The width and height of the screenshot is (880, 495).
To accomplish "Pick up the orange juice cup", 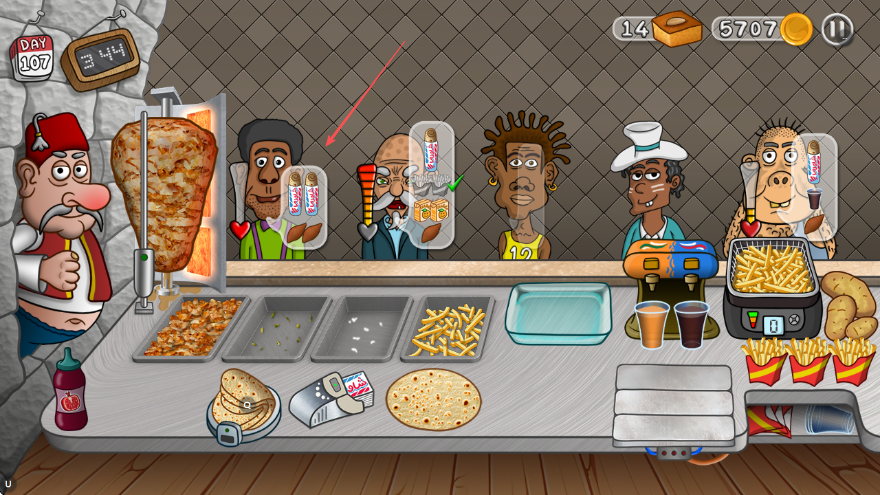I will click(651, 324).
